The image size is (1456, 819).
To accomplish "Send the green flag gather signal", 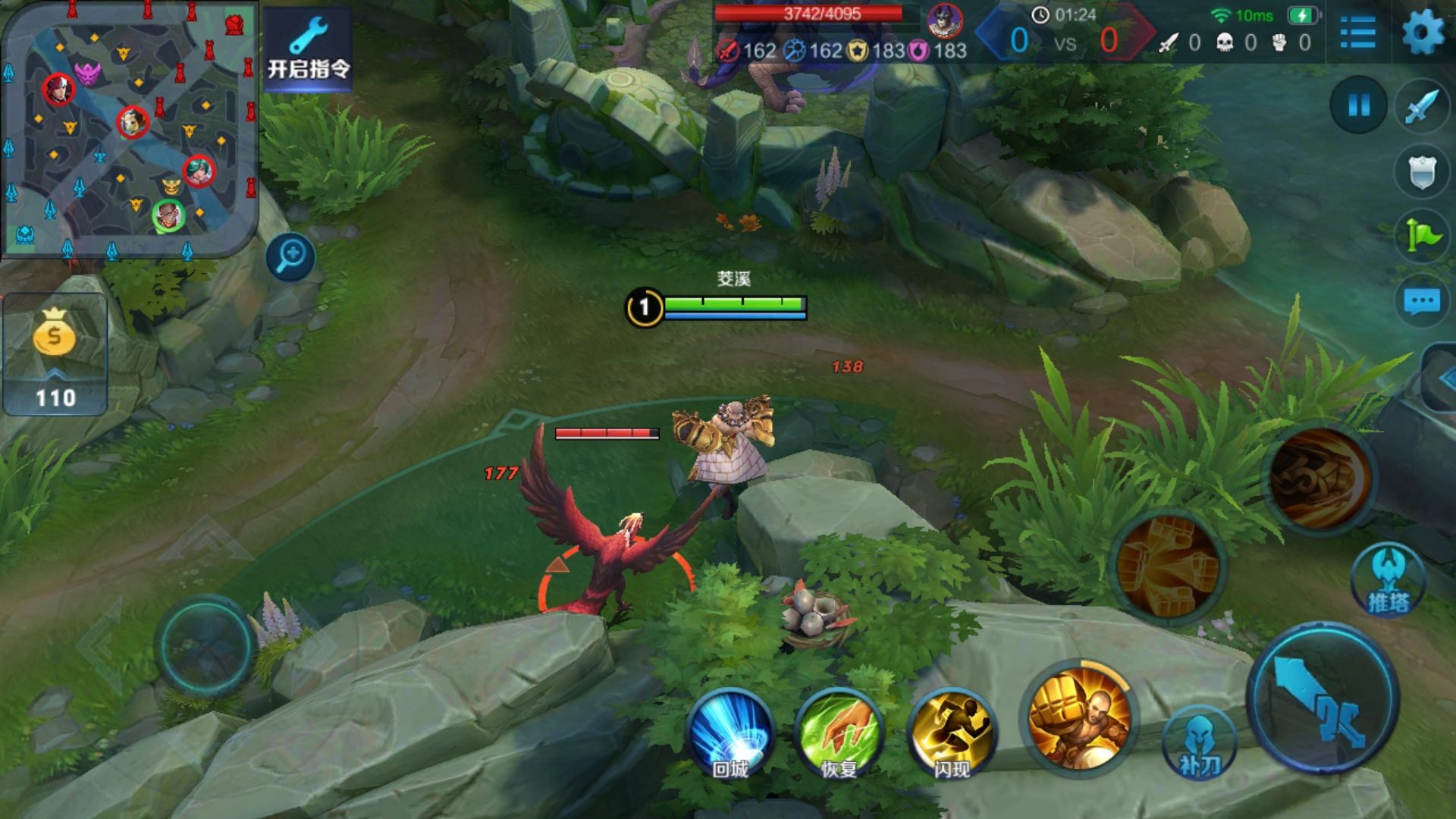I will tap(1421, 236).
